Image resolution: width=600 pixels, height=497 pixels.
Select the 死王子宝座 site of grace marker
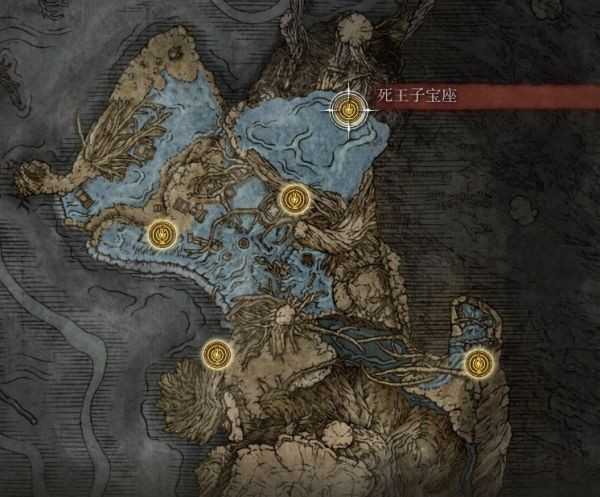click(348, 110)
